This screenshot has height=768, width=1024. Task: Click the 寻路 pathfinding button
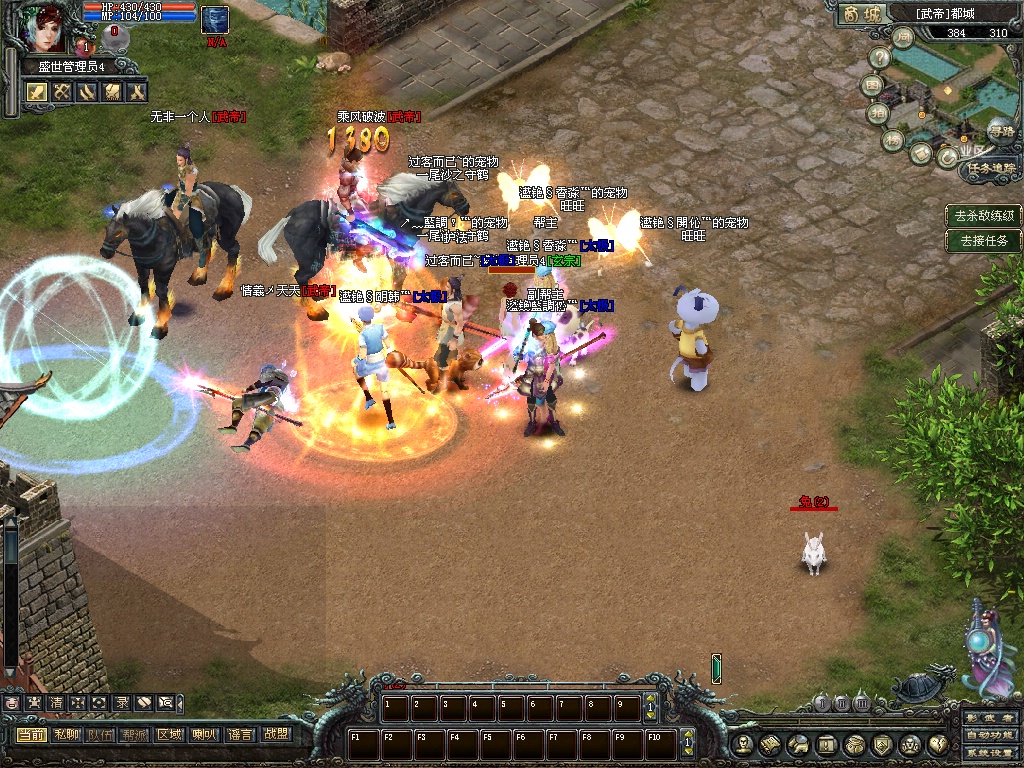(x=1000, y=131)
